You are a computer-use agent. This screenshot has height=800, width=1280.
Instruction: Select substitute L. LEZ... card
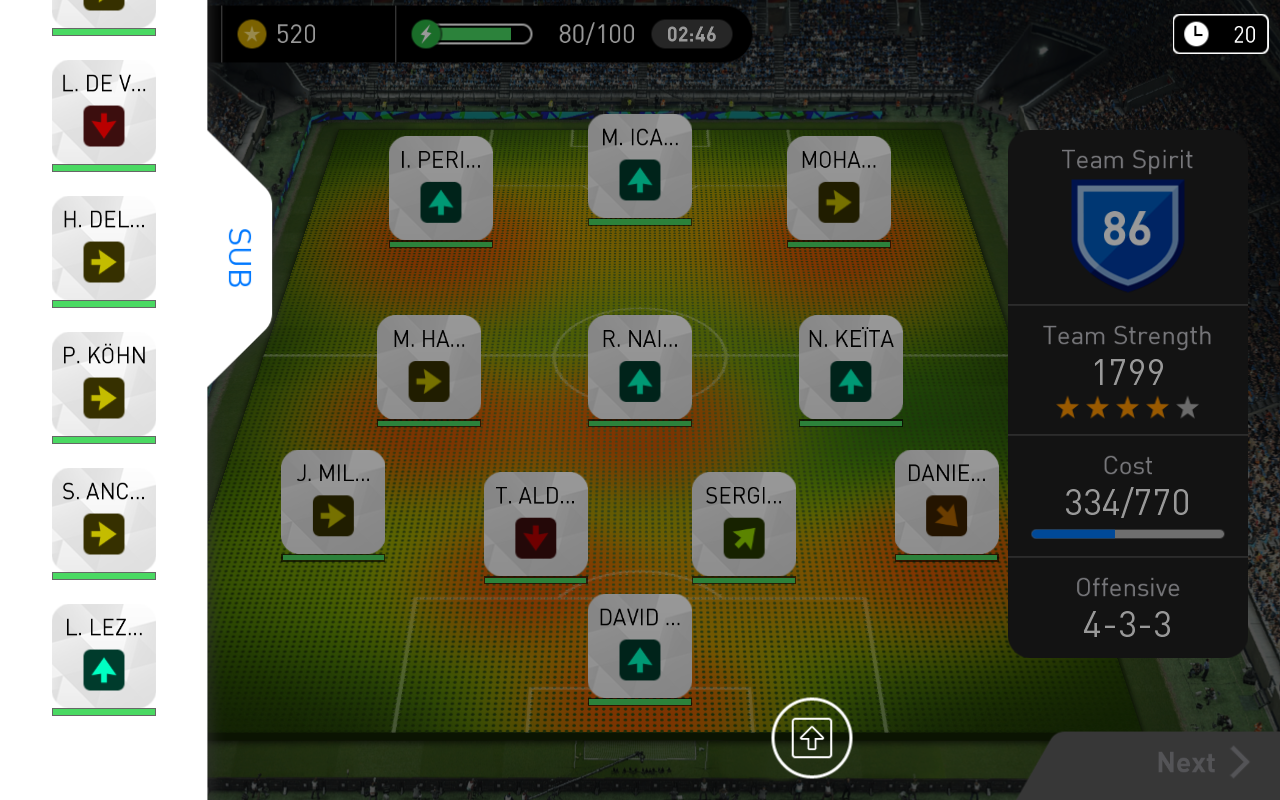click(x=104, y=657)
